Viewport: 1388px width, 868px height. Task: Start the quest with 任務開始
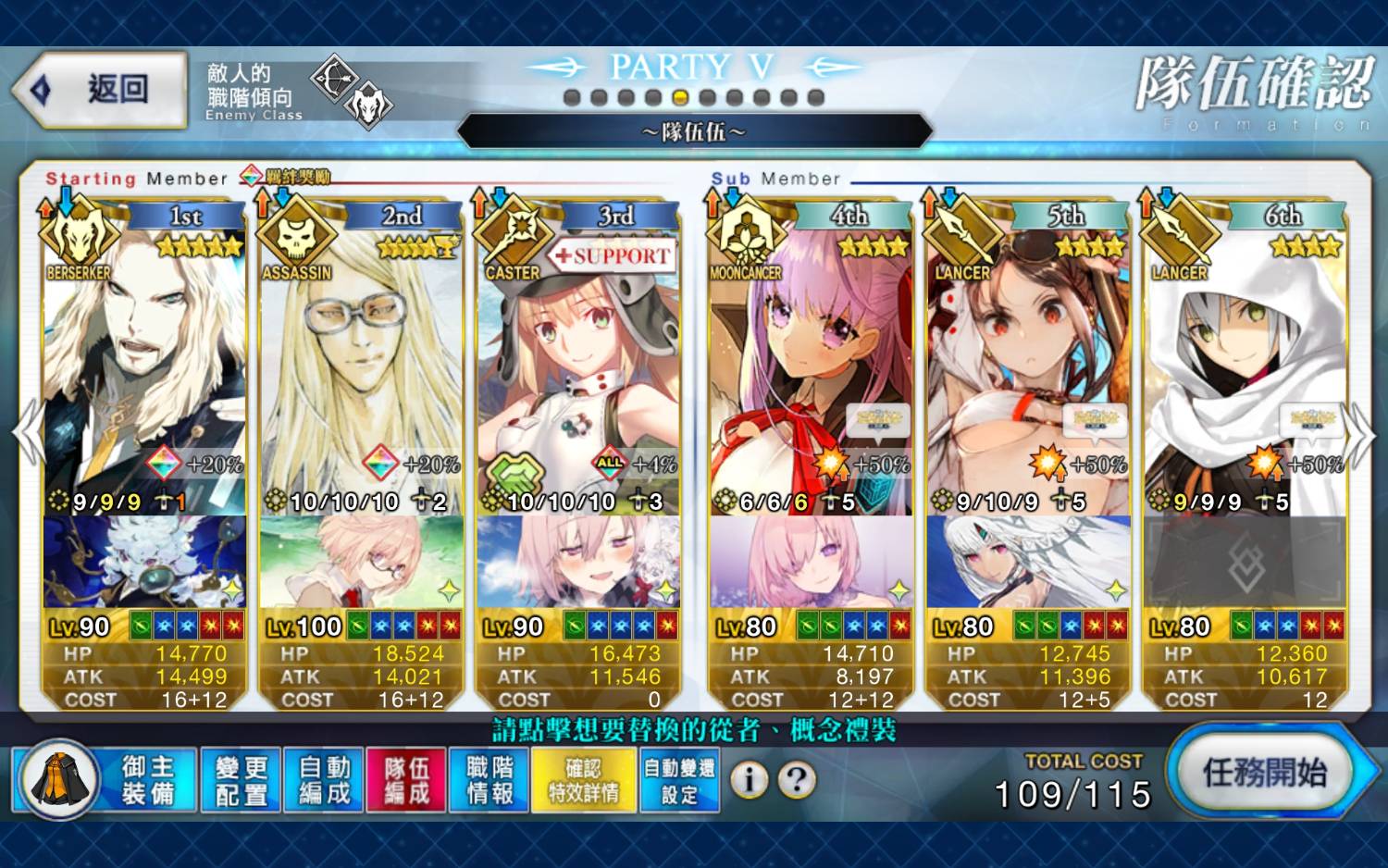point(1264,772)
